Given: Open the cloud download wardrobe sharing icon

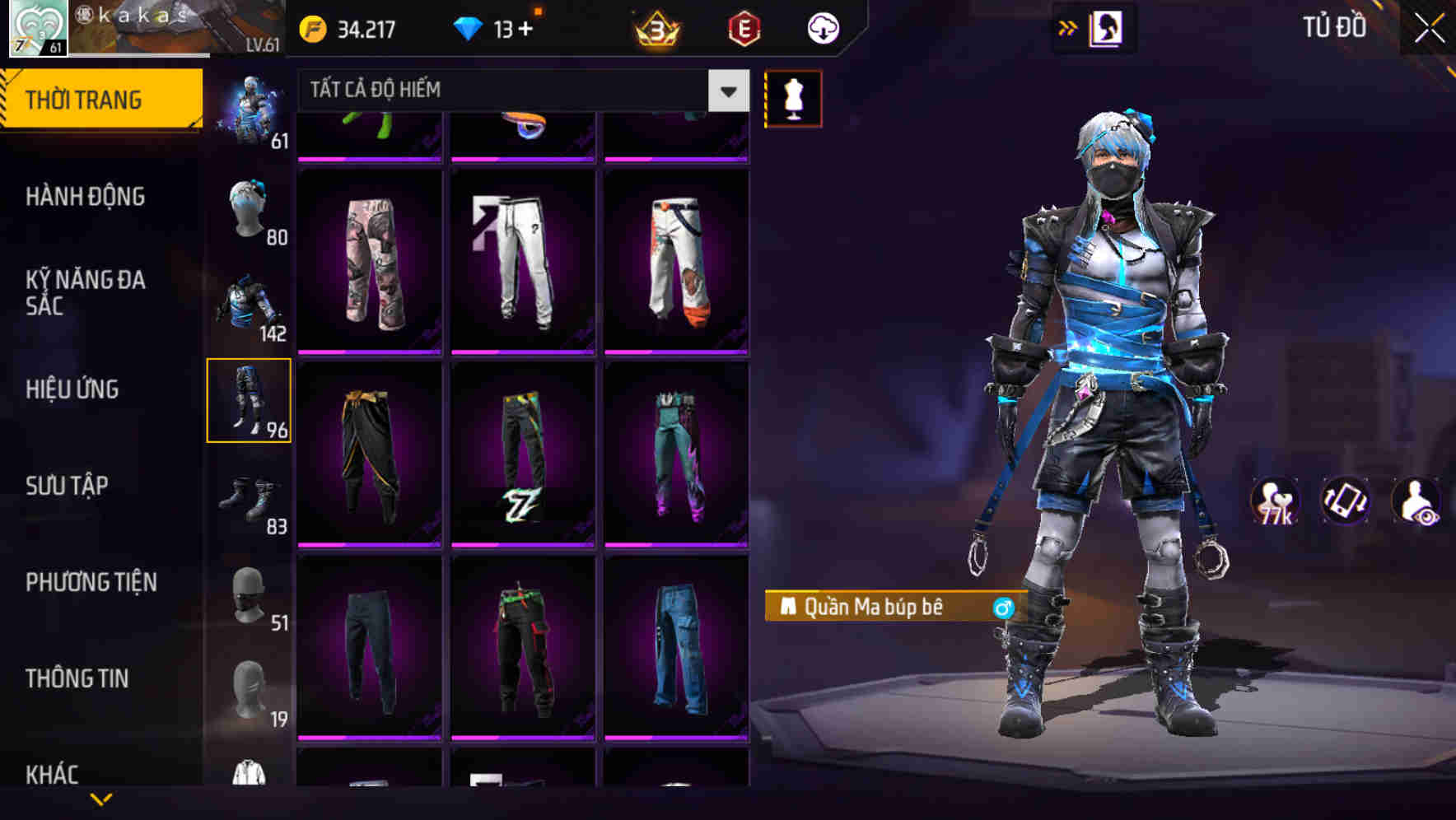Looking at the screenshot, I should point(821,27).
